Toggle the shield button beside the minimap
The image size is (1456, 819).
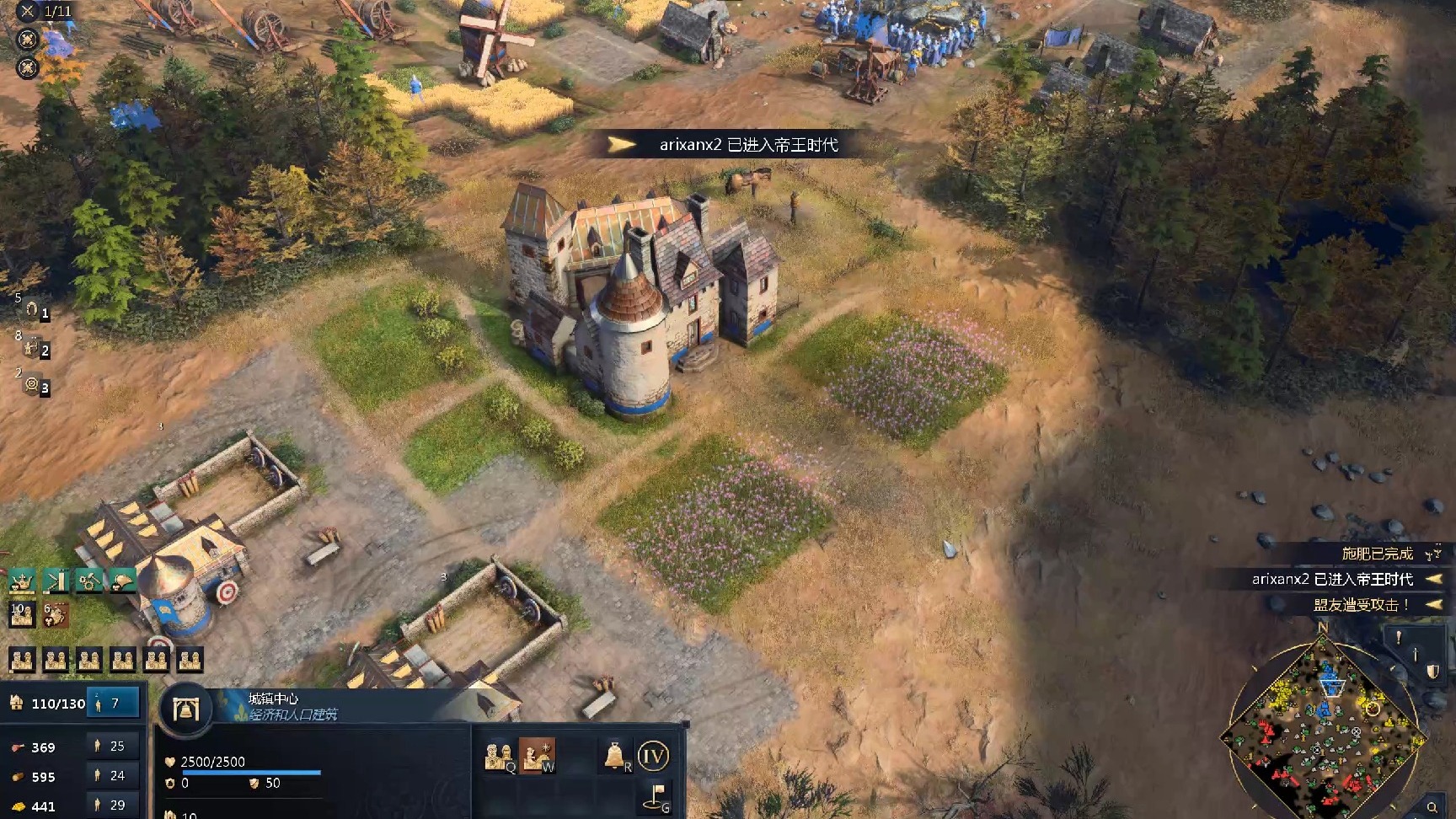(x=1432, y=672)
